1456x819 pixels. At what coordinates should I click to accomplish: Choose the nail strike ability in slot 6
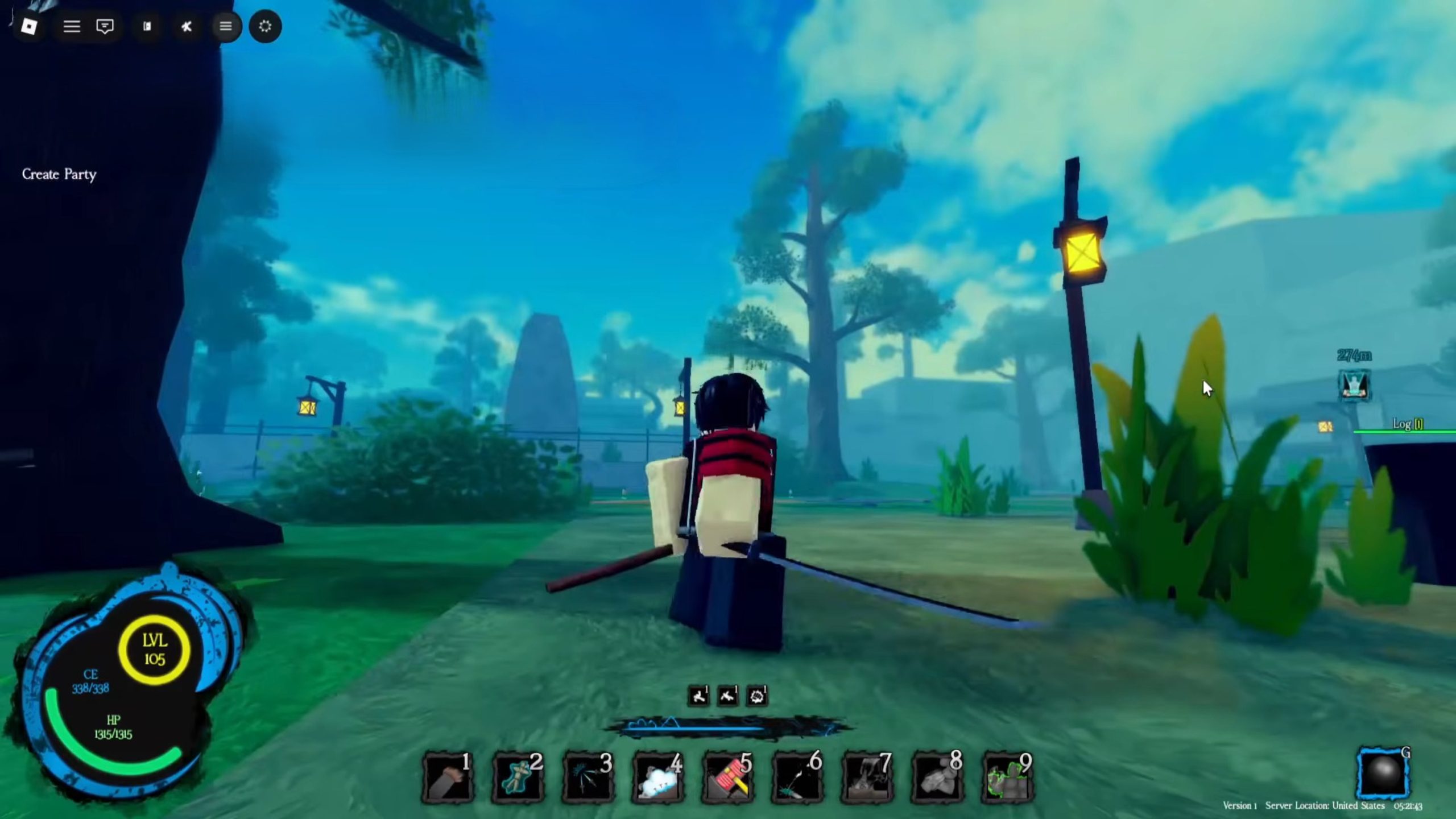pos(798,777)
